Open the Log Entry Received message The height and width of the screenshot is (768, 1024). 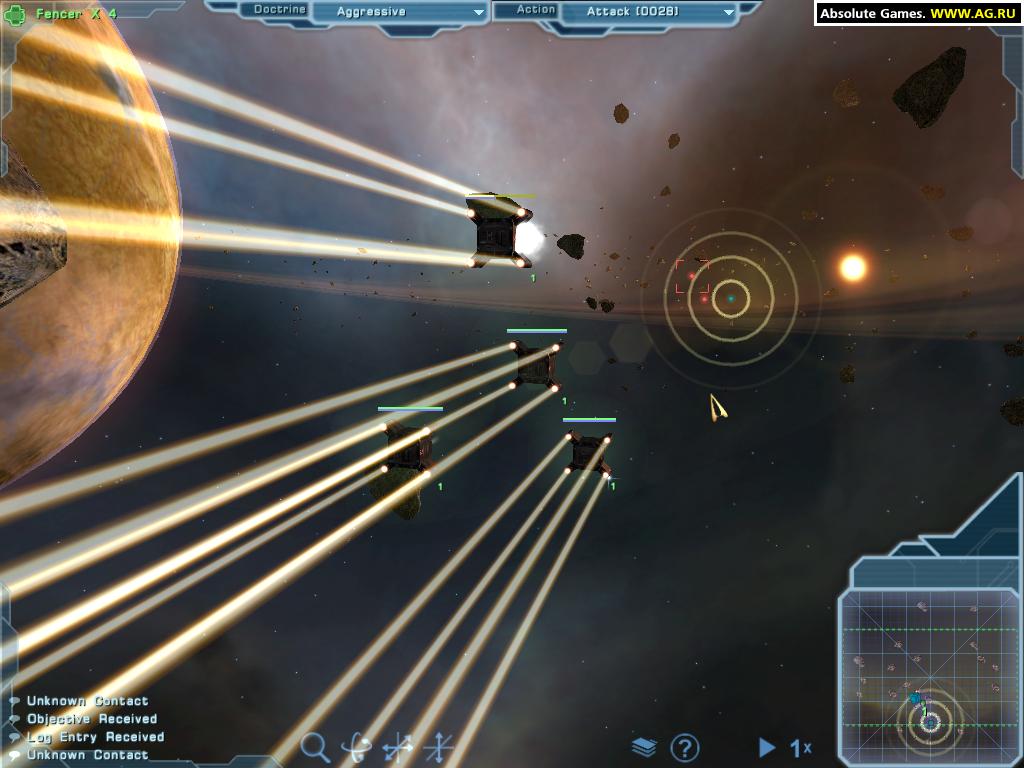pos(95,737)
